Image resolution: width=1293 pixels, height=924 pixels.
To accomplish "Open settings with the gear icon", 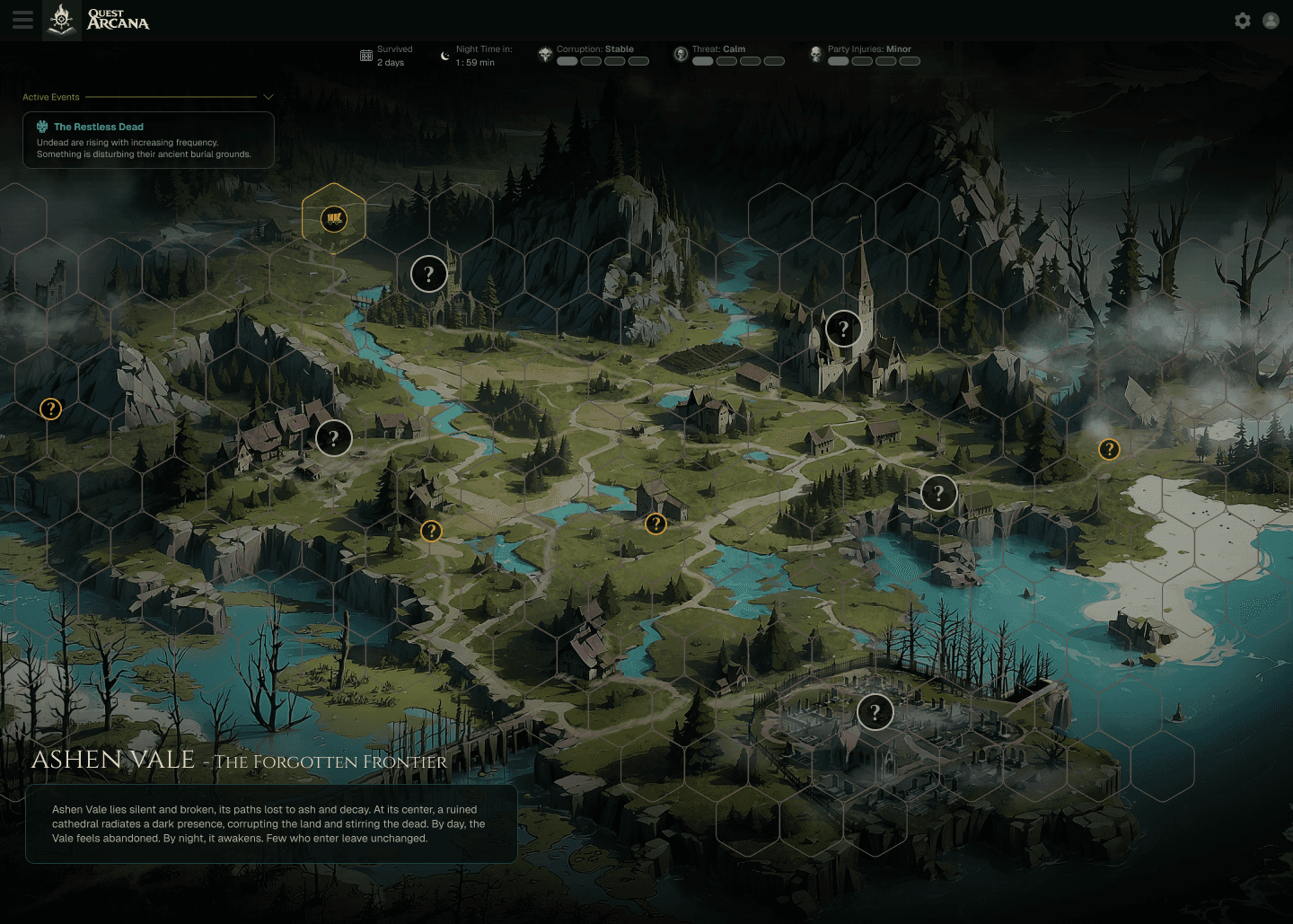I will tap(1243, 21).
